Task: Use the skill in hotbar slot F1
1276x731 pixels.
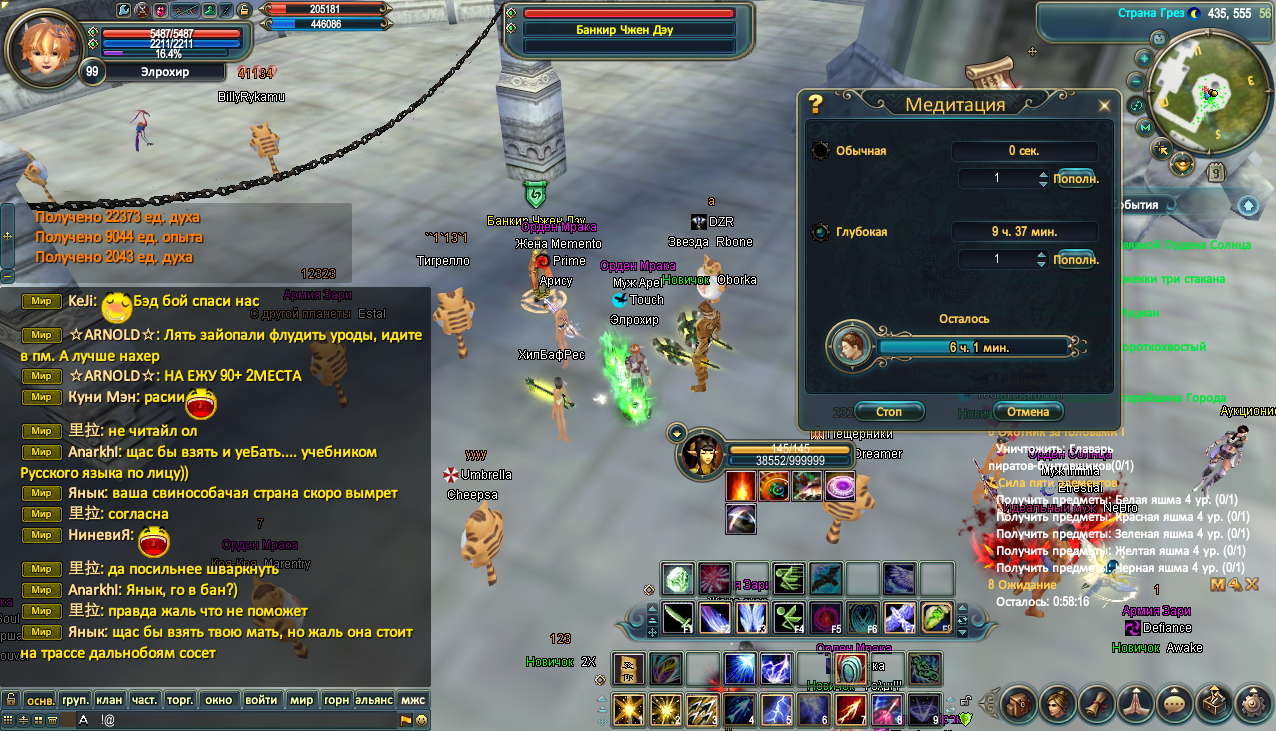Action: 679,618
